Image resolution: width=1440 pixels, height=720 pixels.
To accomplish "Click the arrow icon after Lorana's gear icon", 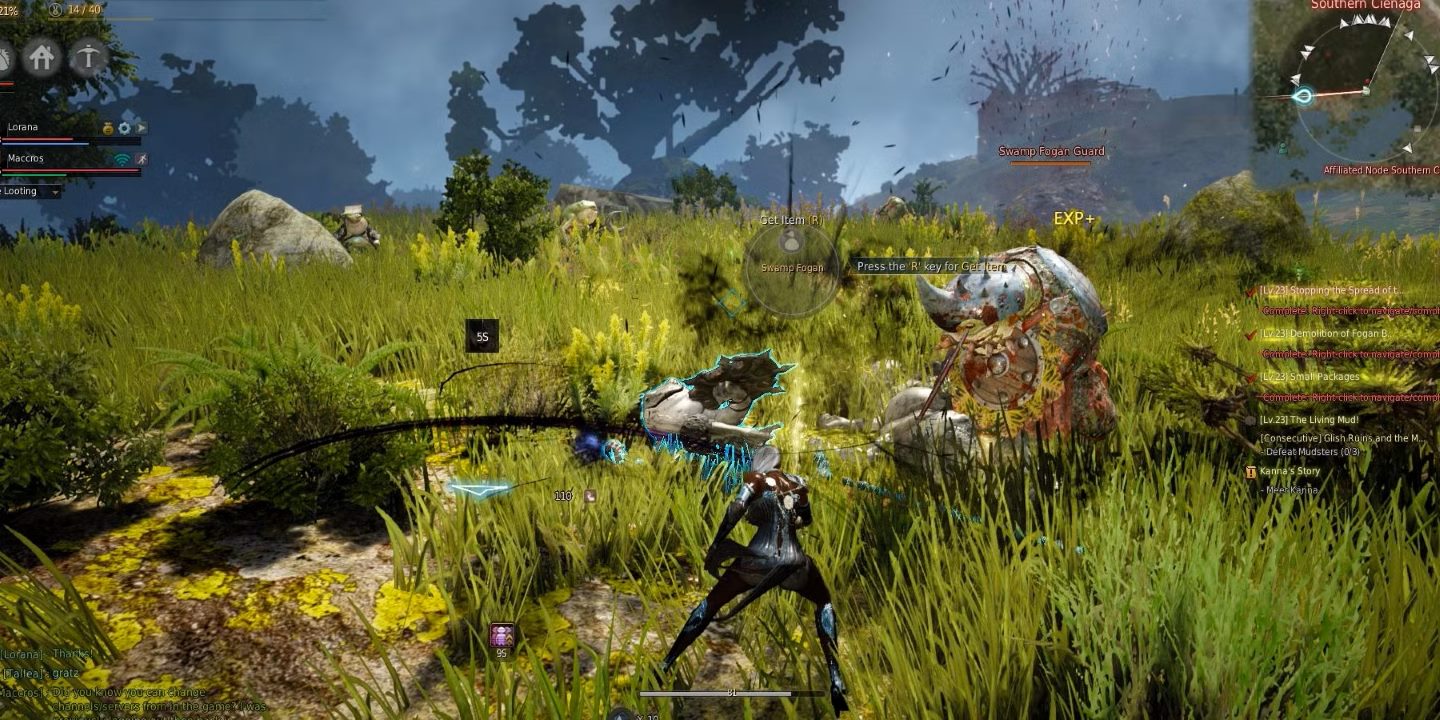I will [x=141, y=129].
